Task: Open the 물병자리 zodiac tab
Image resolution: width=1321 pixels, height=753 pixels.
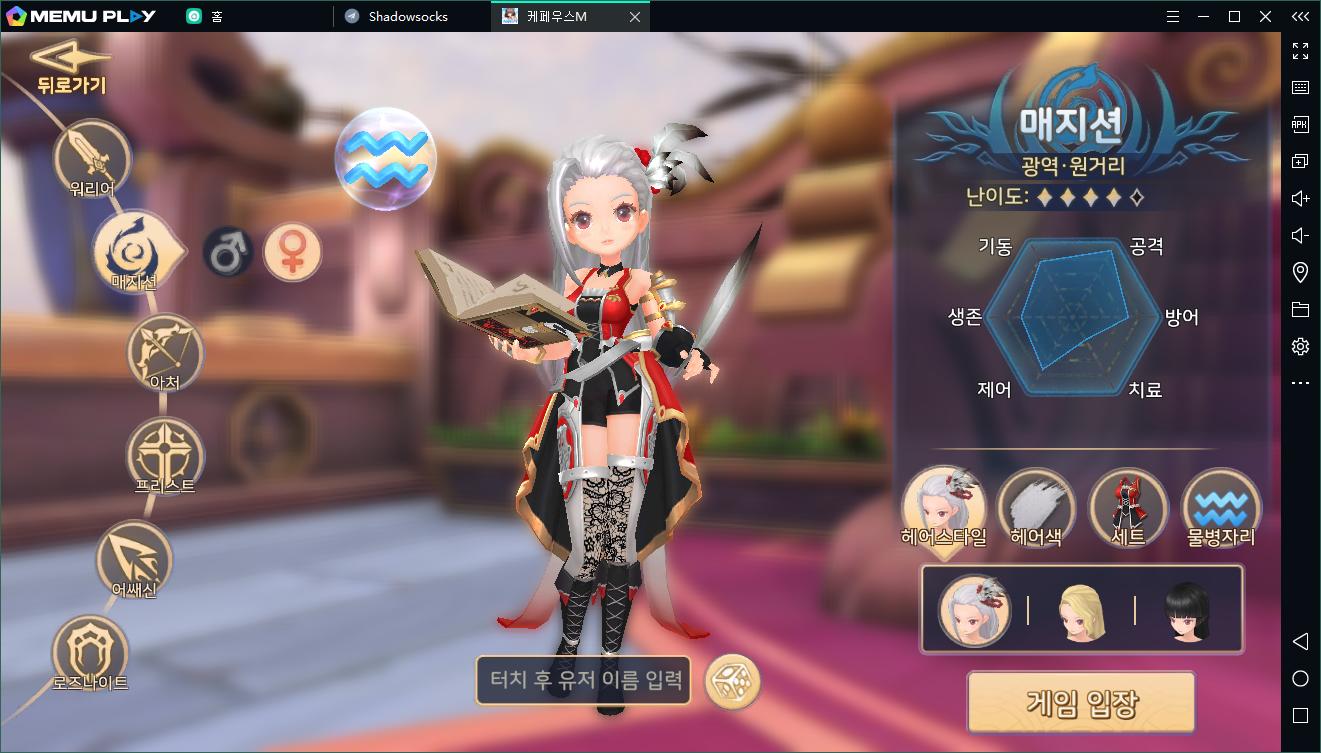Action: point(1220,508)
